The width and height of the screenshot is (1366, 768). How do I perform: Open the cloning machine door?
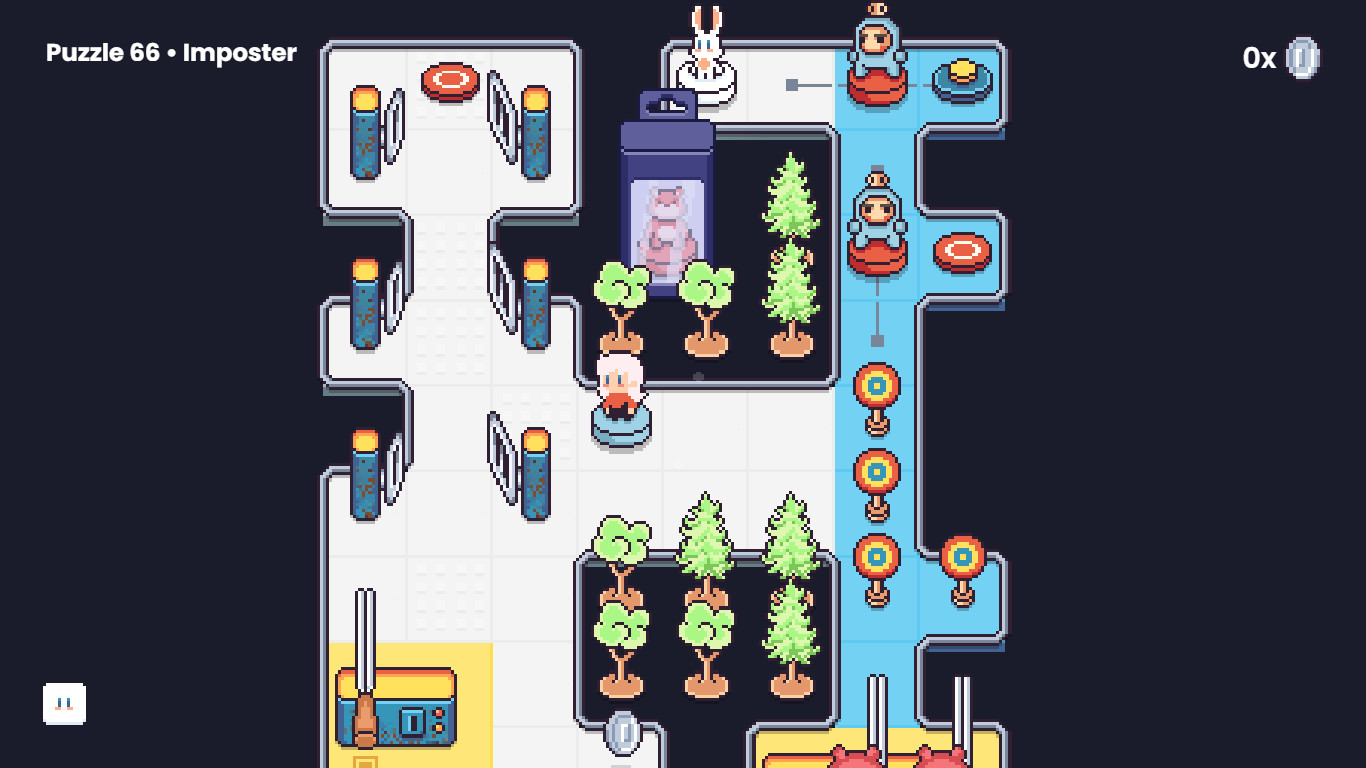tap(667, 105)
